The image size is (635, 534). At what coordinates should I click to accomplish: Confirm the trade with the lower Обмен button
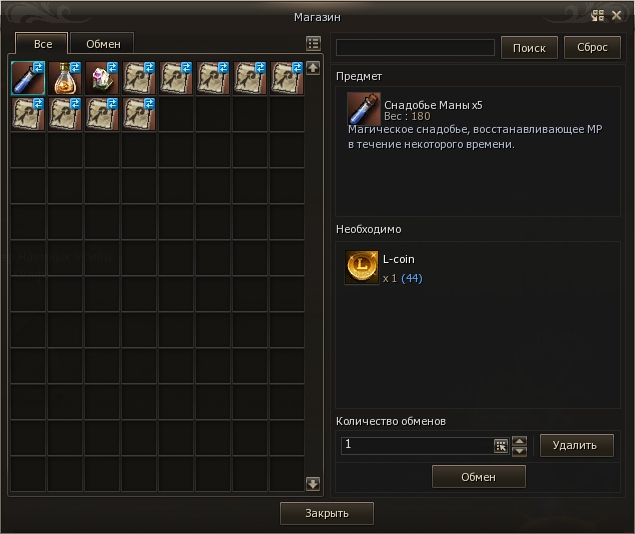(x=478, y=477)
